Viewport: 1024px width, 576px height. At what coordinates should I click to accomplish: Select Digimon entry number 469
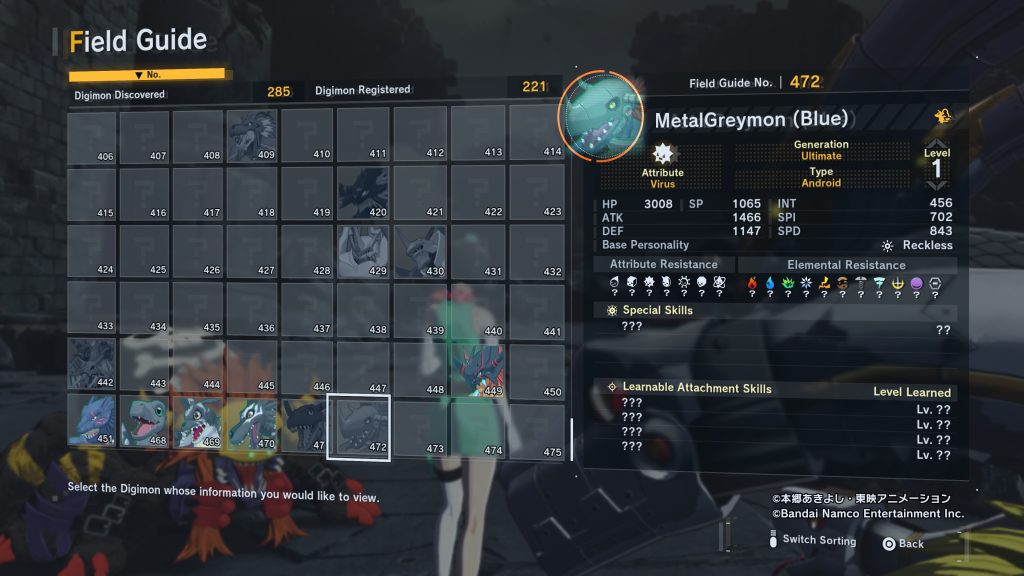198,421
